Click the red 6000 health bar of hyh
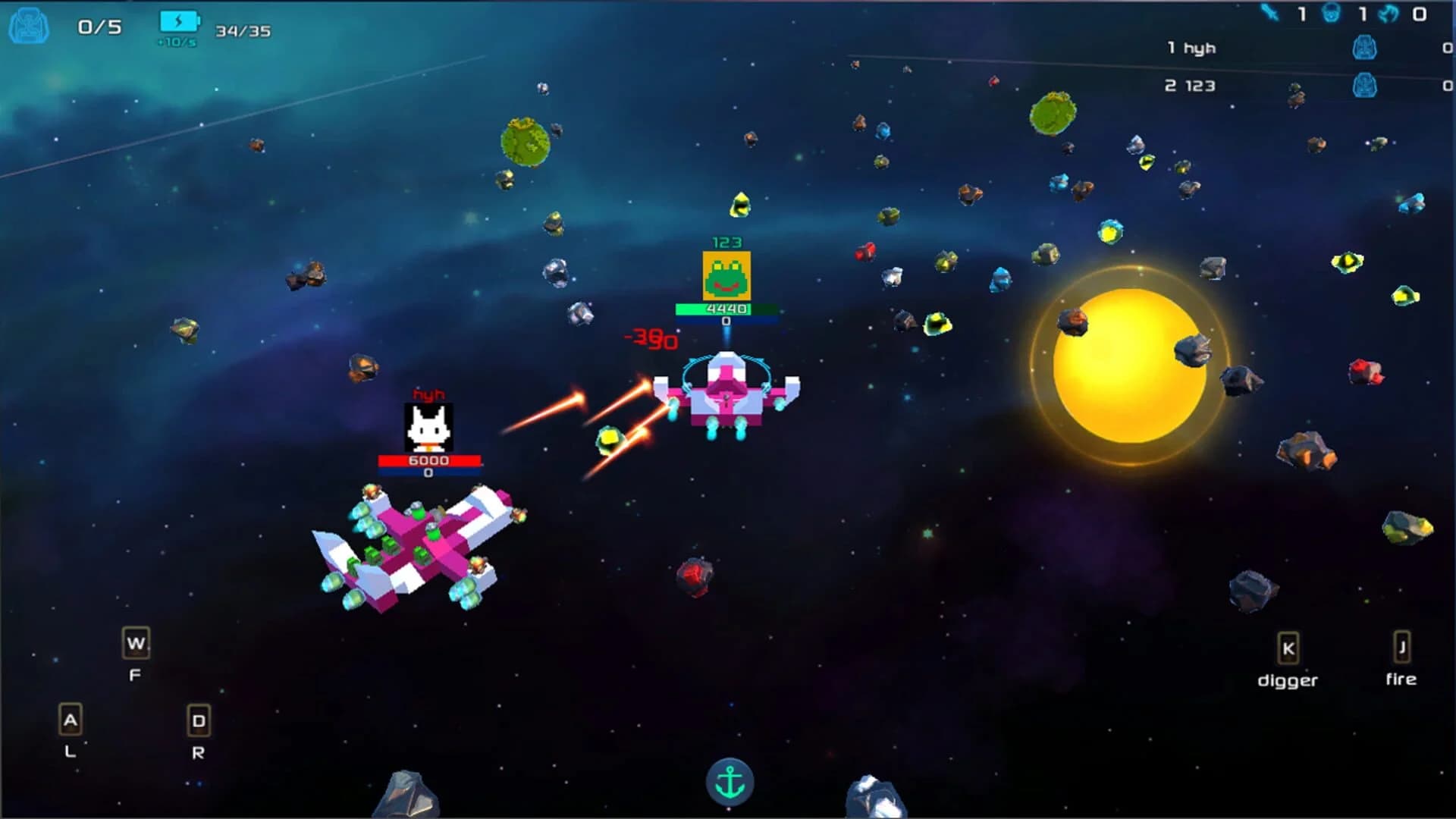This screenshot has width=1456, height=819. click(x=430, y=459)
